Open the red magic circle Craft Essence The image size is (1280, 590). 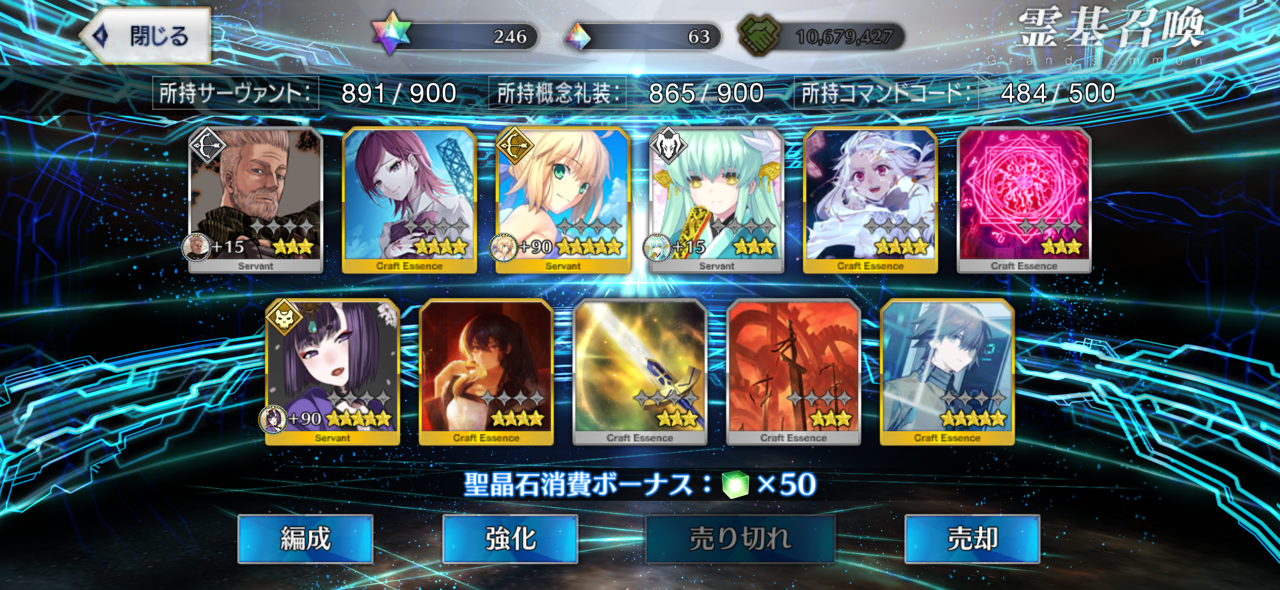click(x=1024, y=199)
